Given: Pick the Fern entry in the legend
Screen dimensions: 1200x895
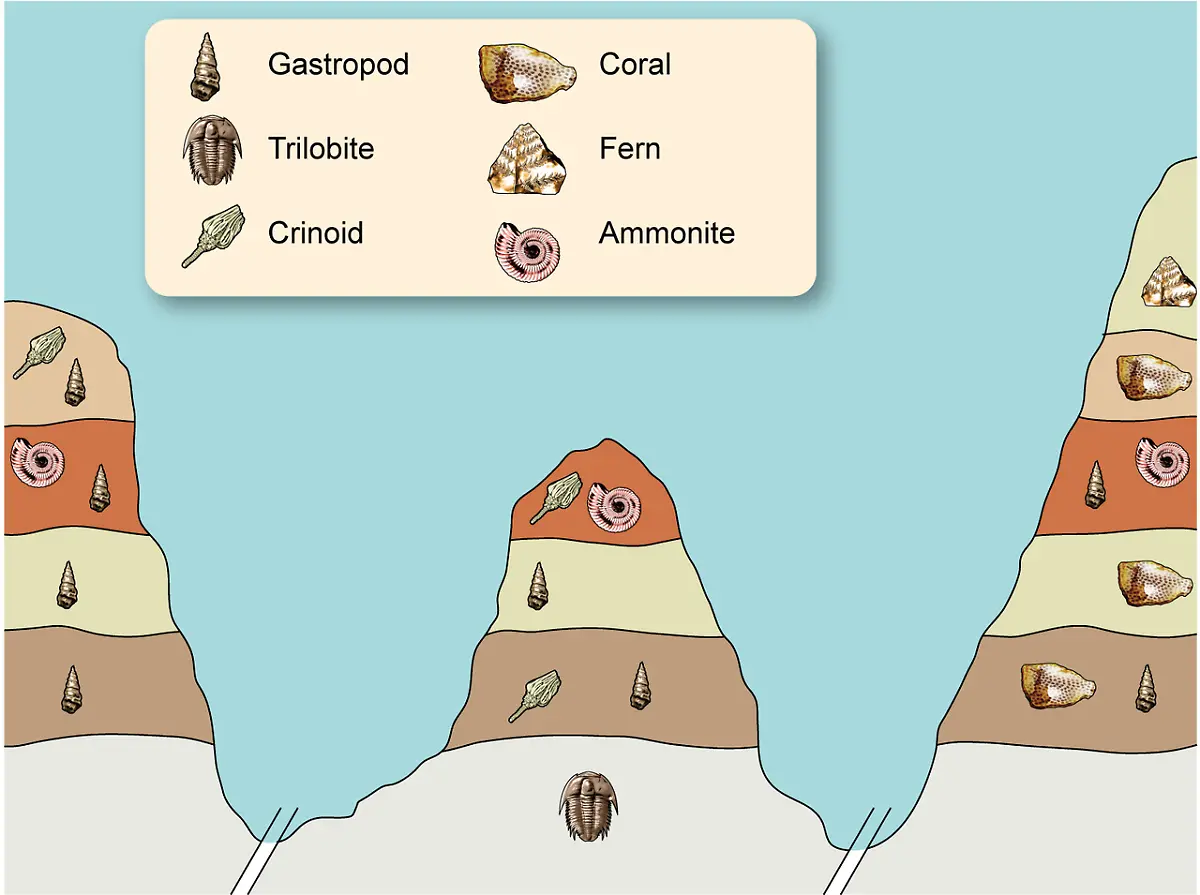Looking at the screenshot, I should click(x=629, y=149).
